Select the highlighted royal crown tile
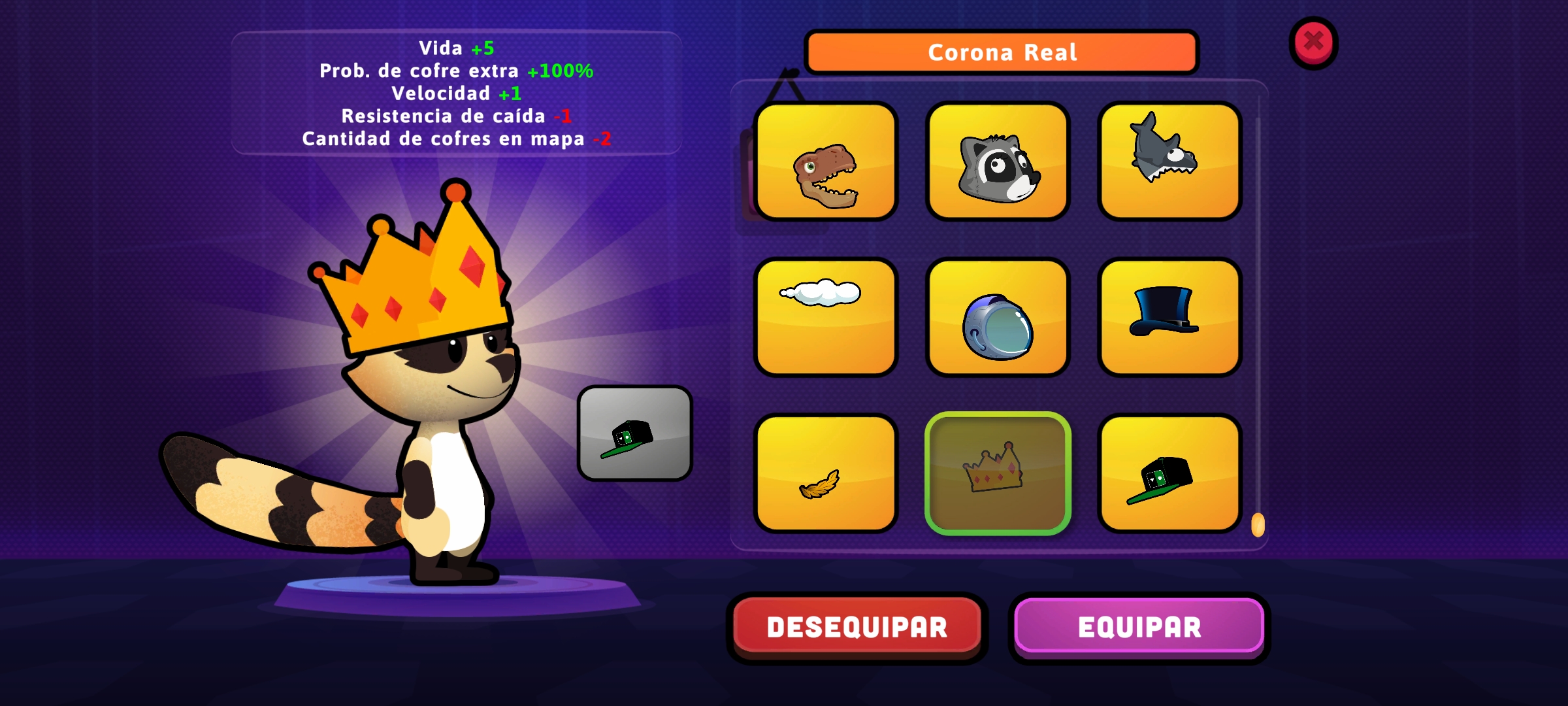The image size is (1568, 706). pos(998,473)
